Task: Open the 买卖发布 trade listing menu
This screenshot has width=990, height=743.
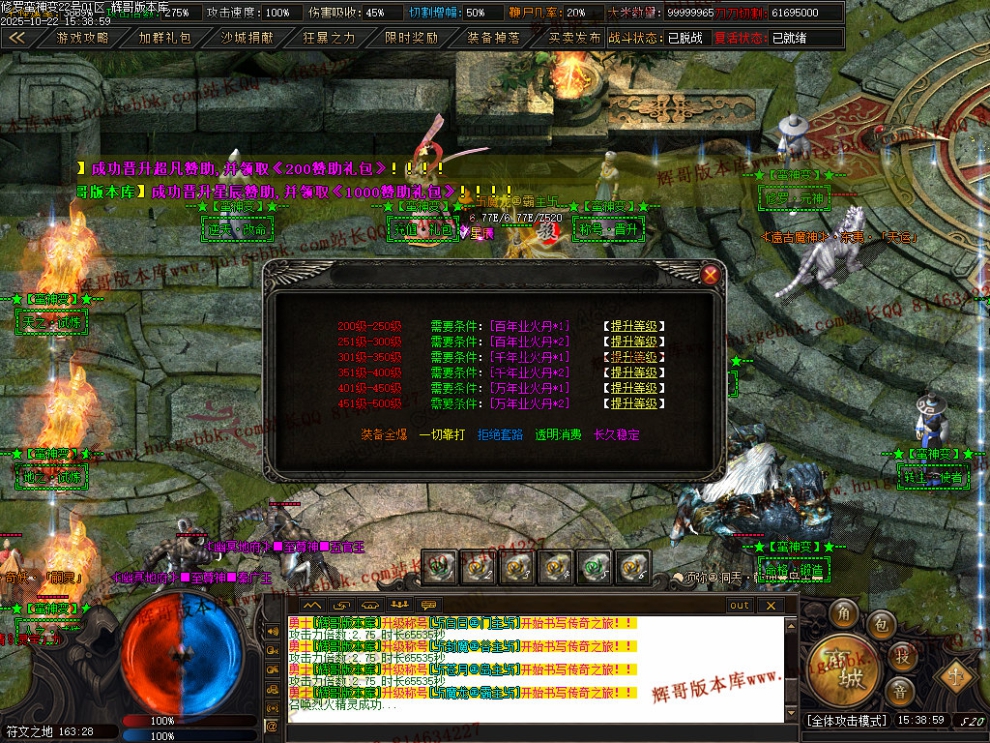Action: tap(575, 38)
